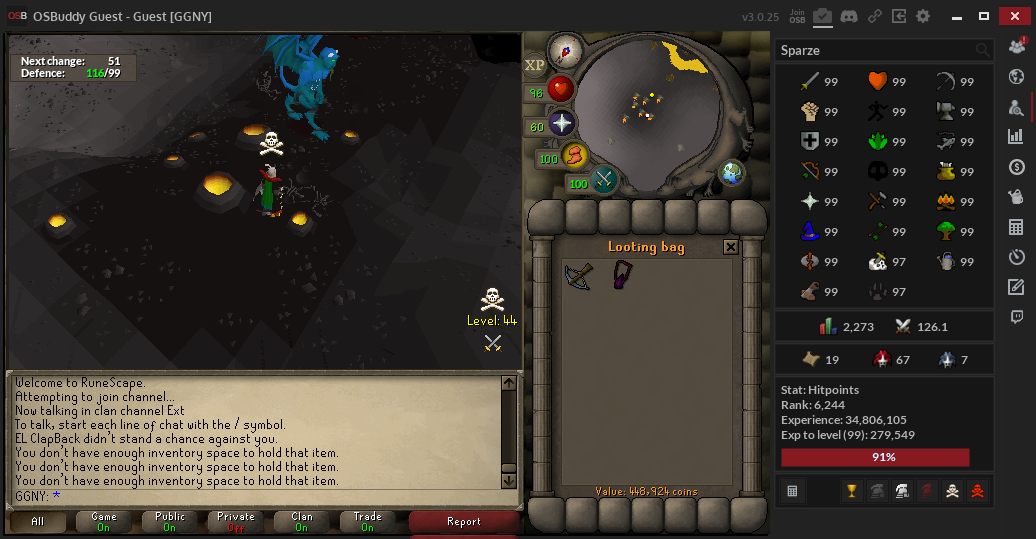Screen dimensions: 1036x539
Task: Click the Sparze player search field
Action: [875, 50]
